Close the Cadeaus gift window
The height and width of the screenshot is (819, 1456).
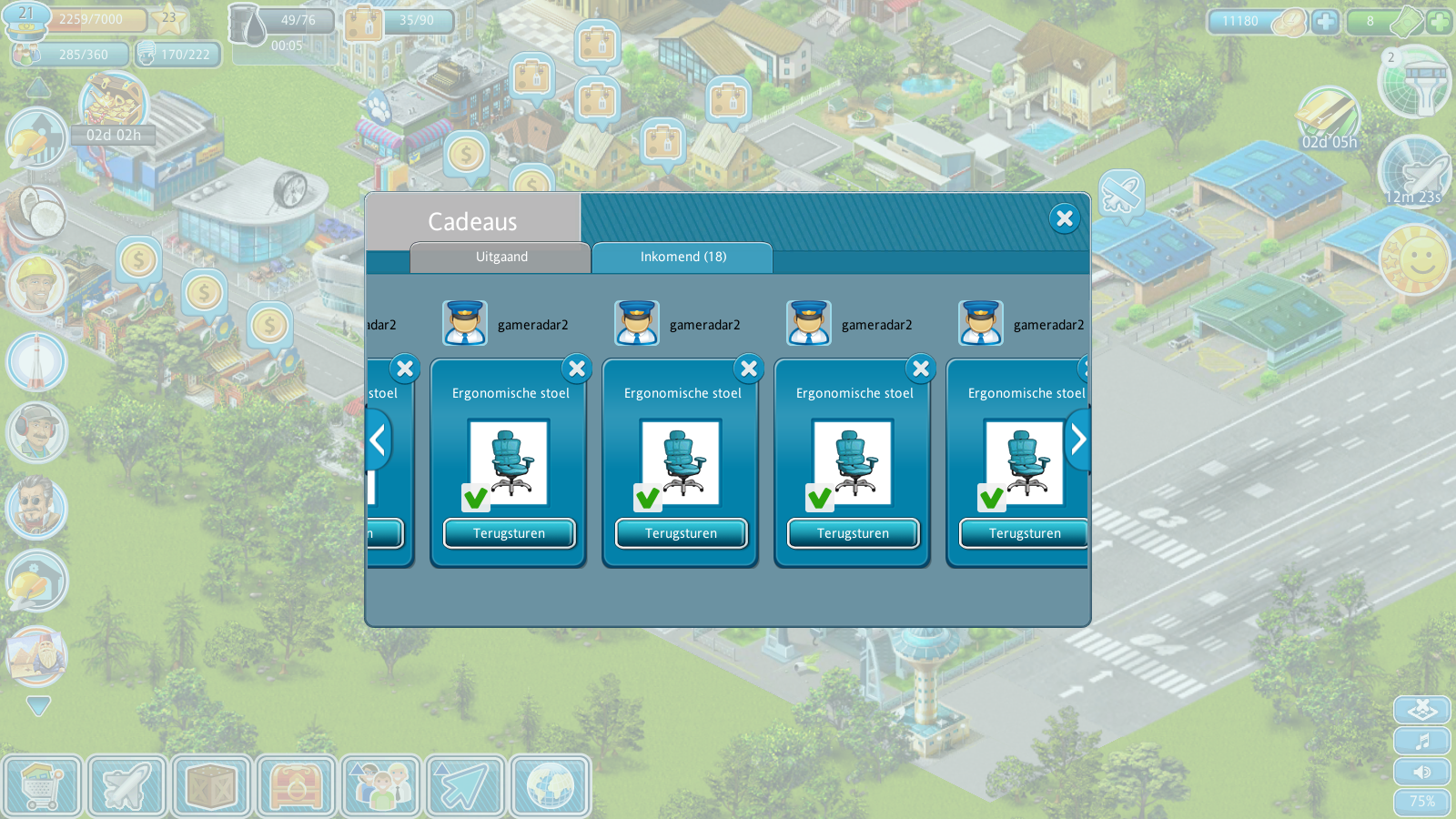1064,218
